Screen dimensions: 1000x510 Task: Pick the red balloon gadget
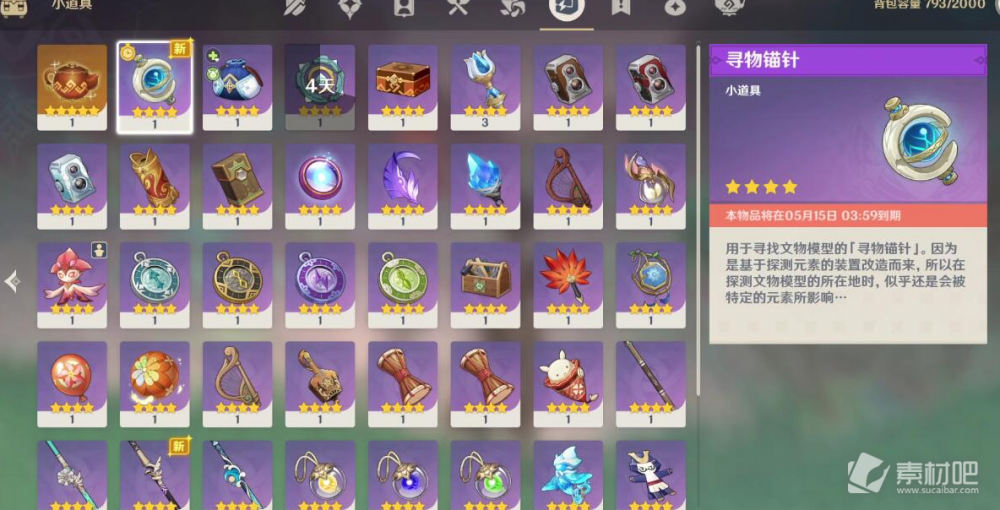coord(72,378)
